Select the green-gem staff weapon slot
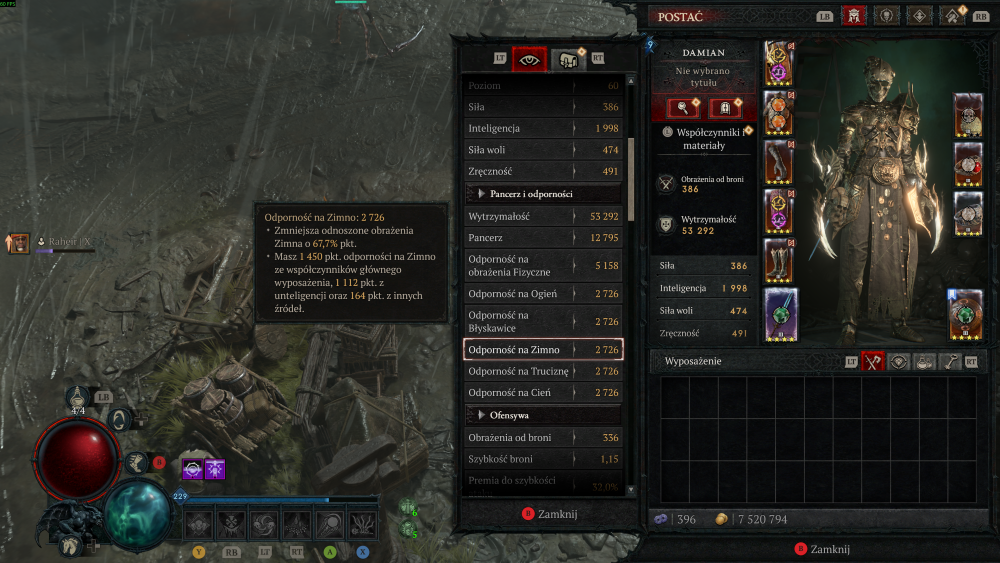This screenshot has width=1000, height=563. coord(781,313)
